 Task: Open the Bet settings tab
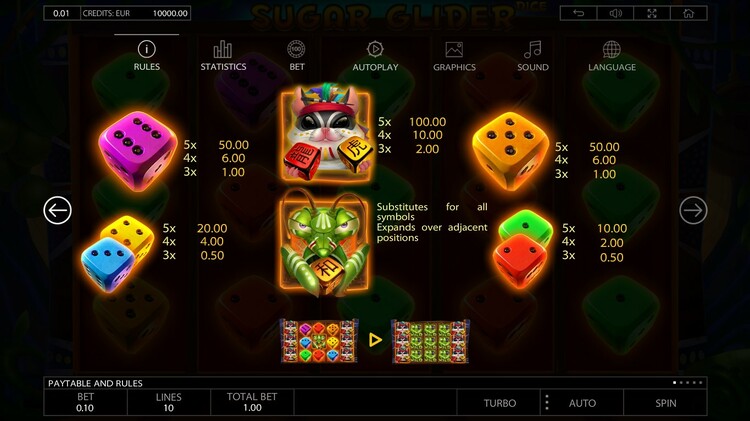pos(297,56)
